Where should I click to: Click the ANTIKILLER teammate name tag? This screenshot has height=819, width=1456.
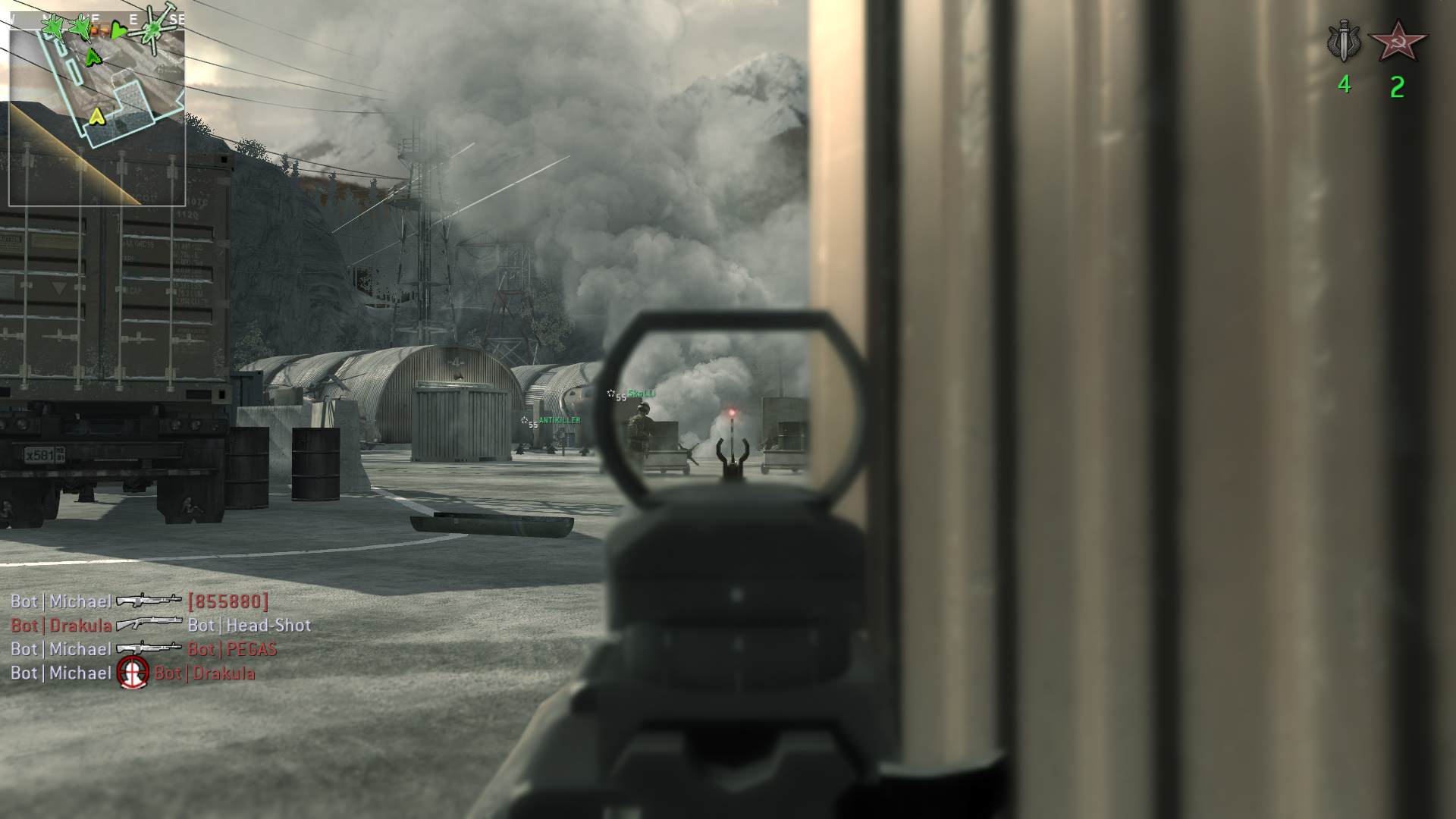(x=559, y=420)
